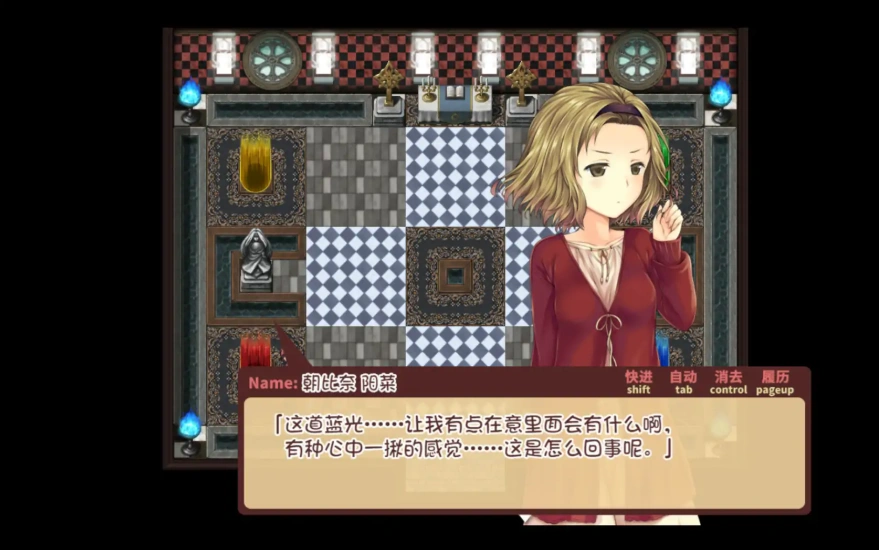
Task: Hide the dialogue box with 消去
Action: [x=728, y=381]
